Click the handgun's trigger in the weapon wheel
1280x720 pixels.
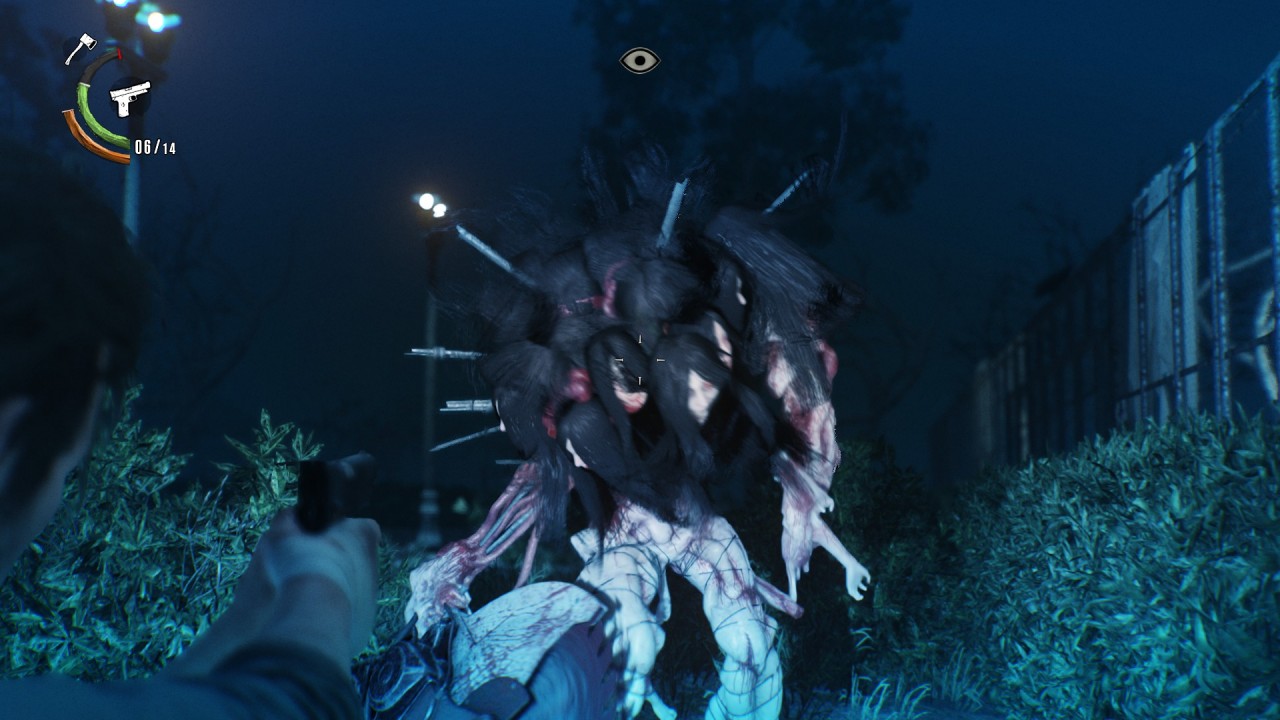[131, 99]
